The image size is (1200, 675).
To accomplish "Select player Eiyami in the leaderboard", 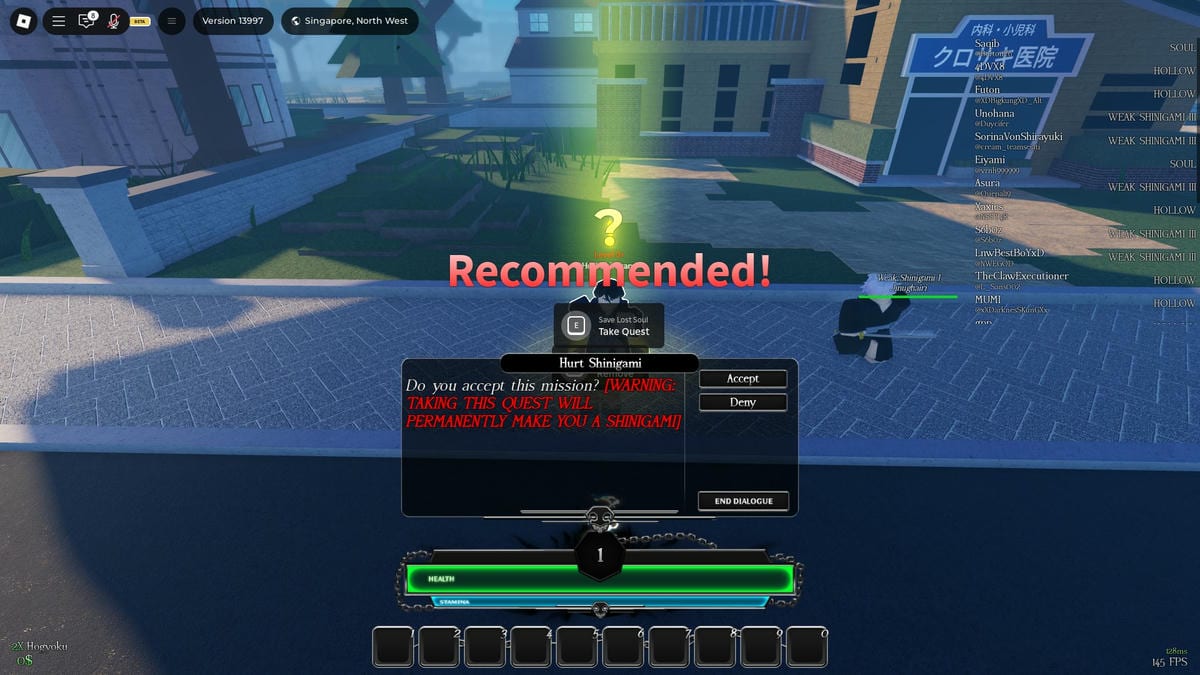I will 990,160.
